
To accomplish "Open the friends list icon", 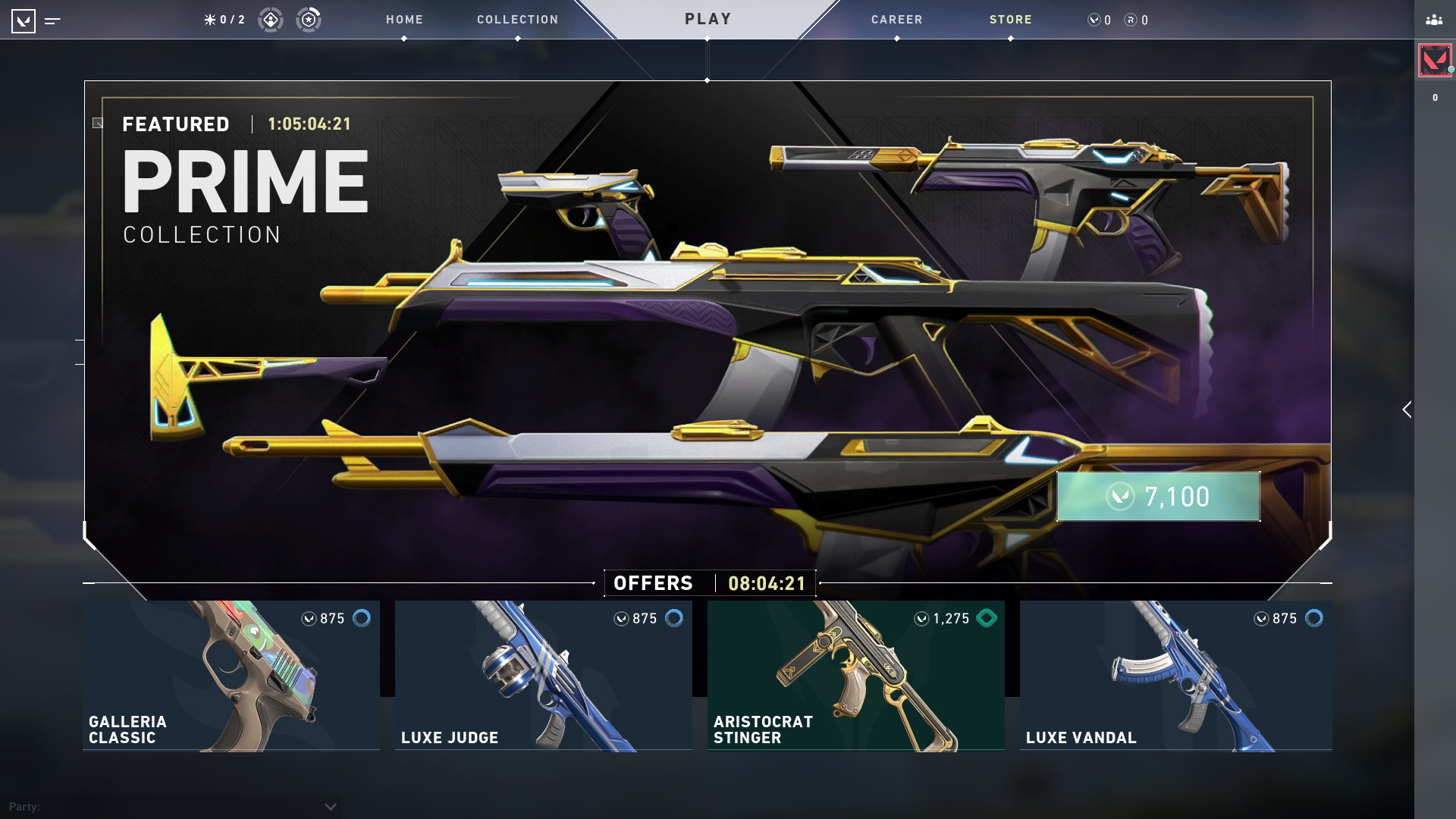I will [x=1434, y=20].
